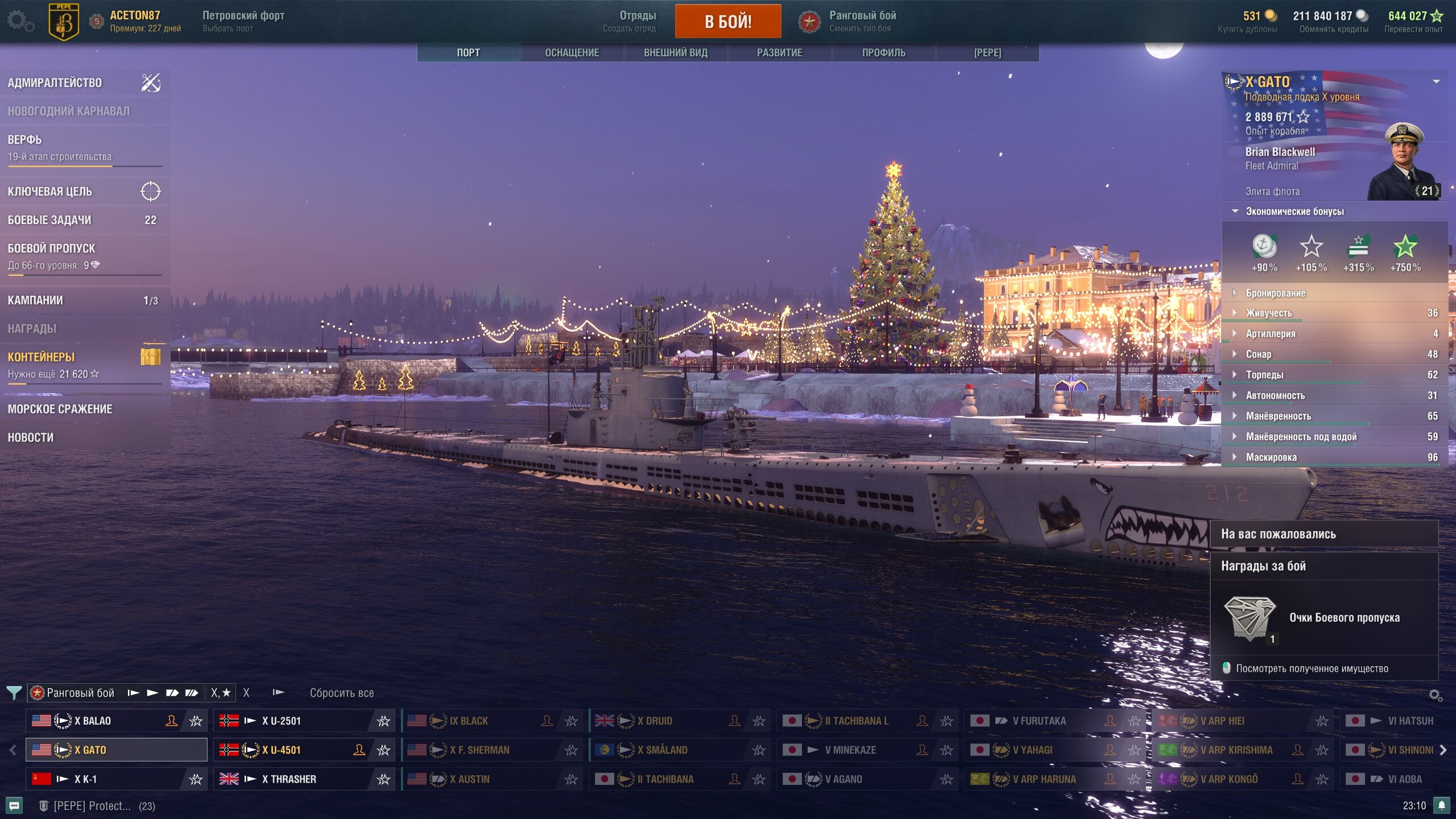Show the ПРОФИЛЬ tab
Viewport: 1456px width, 819px height.
883,52
